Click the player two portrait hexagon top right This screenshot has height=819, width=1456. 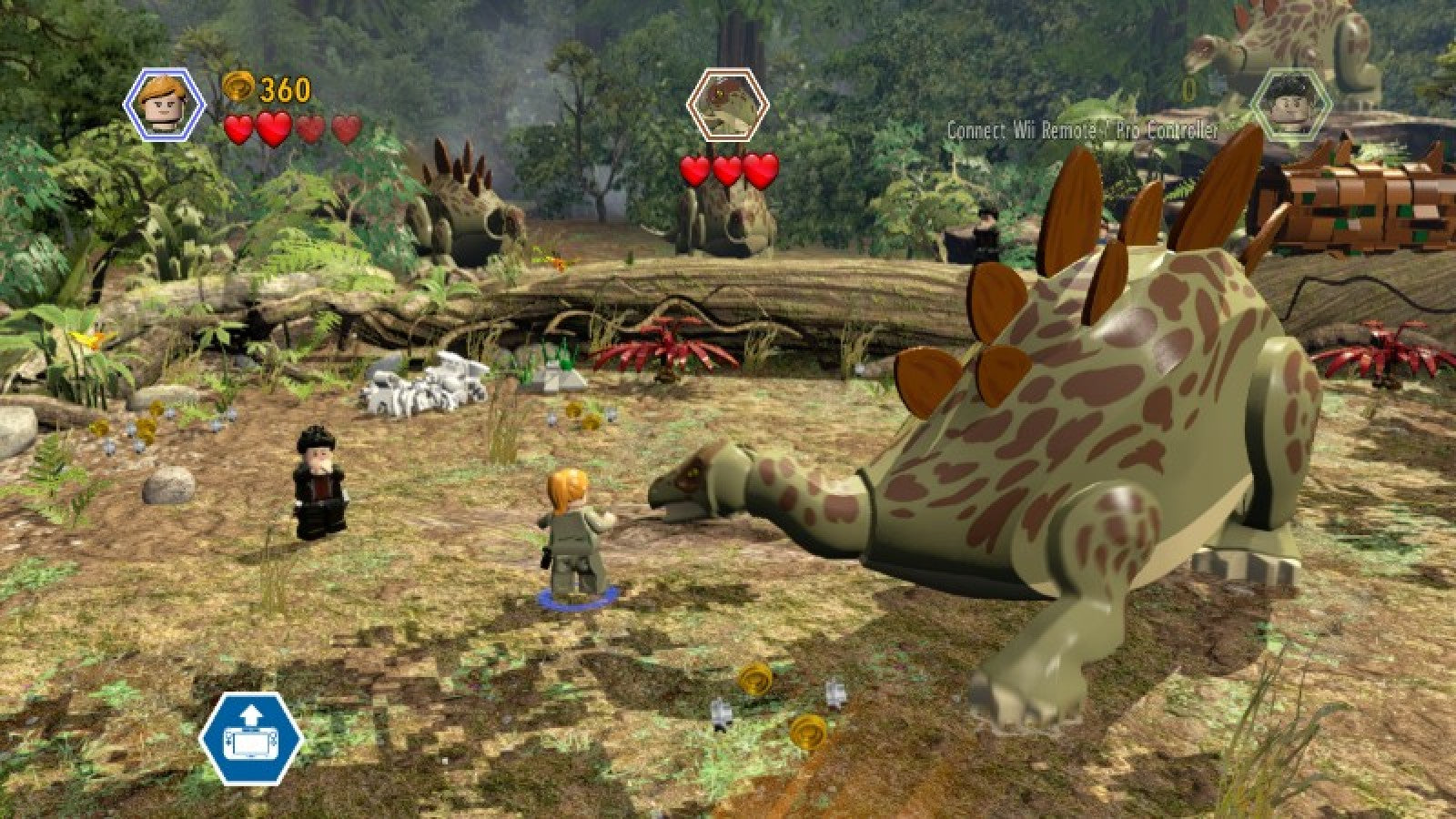point(1293,102)
